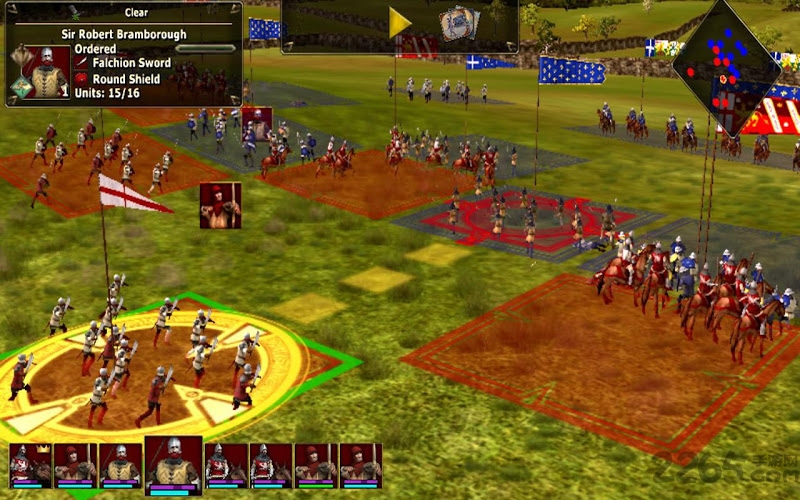Open the diamond-shaped battlefield minimap
Image resolution: width=800 pixels, height=500 pixels.
point(726,67)
